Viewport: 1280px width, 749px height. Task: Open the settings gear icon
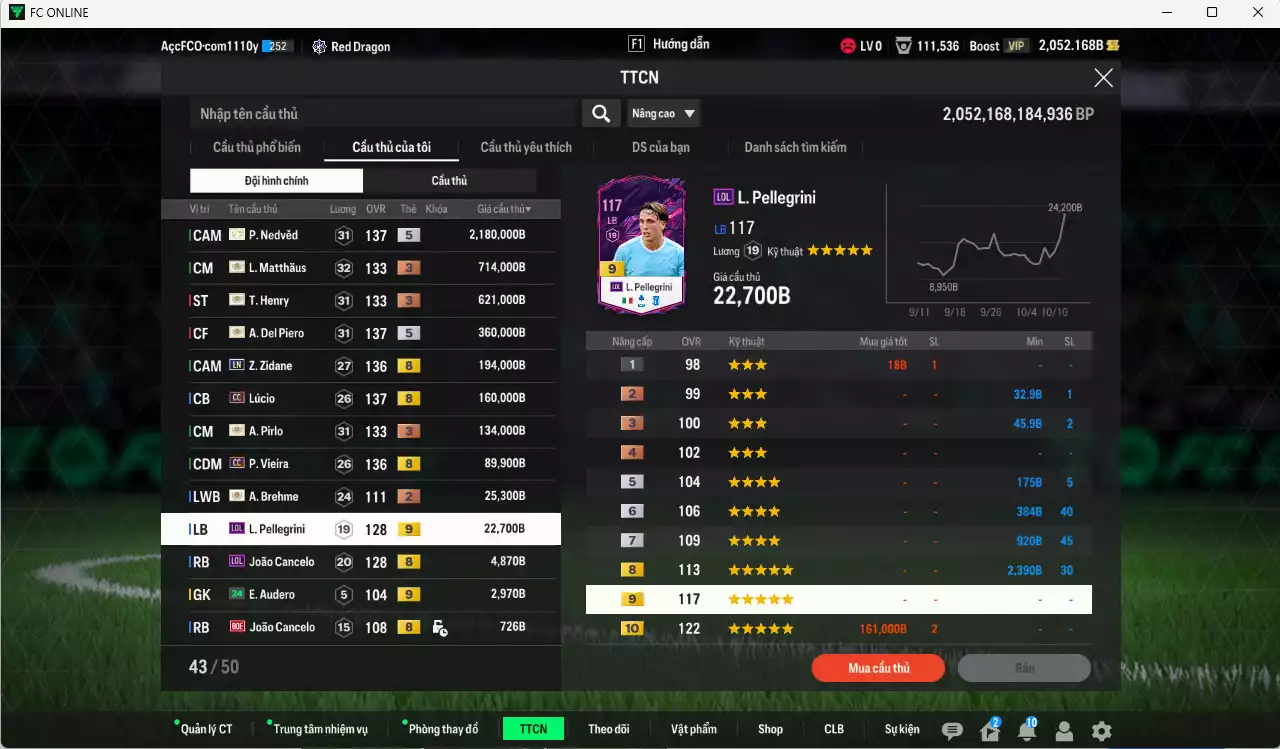tap(1101, 731)
